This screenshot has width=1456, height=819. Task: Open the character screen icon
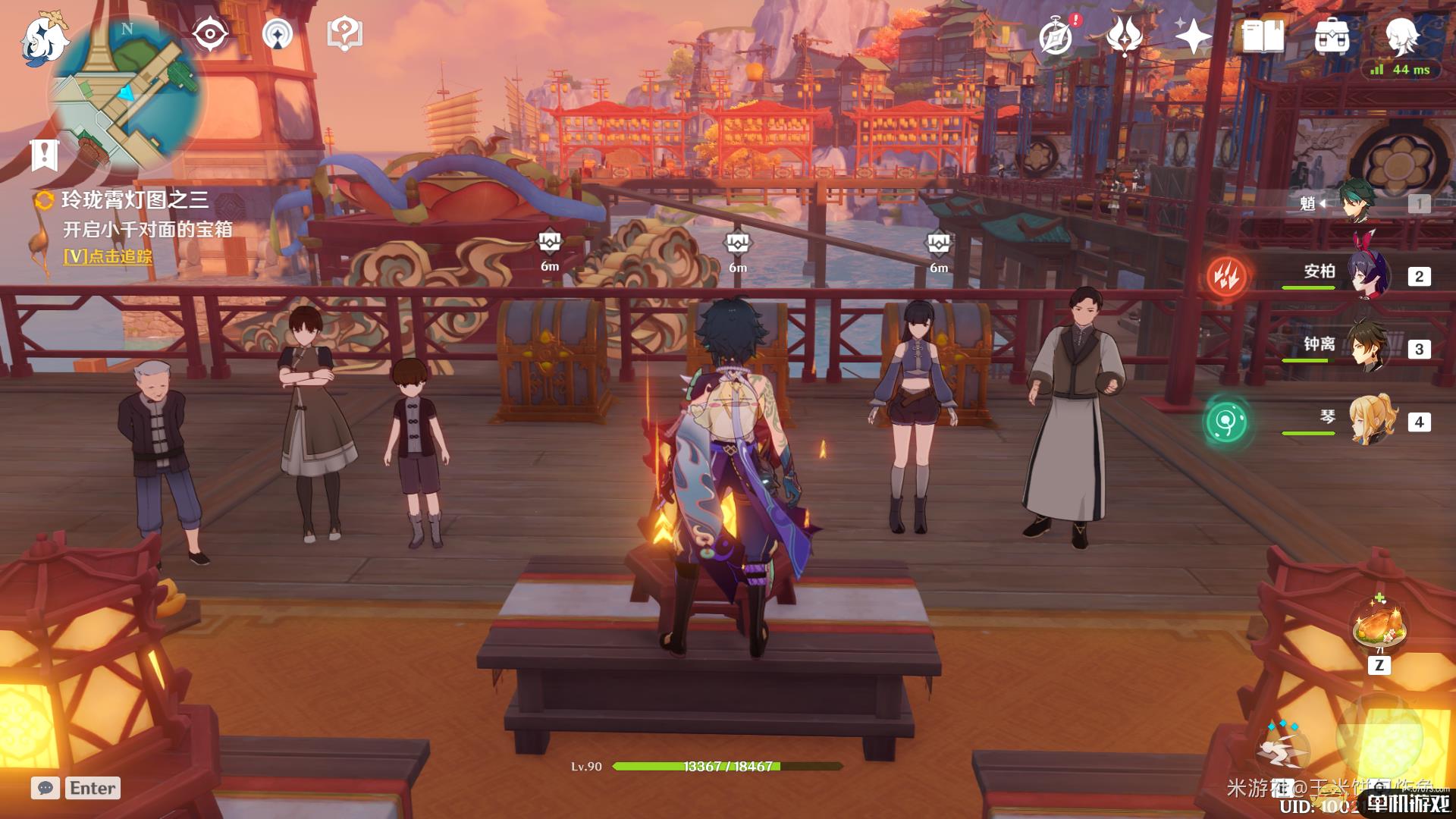click(1401, 34)
